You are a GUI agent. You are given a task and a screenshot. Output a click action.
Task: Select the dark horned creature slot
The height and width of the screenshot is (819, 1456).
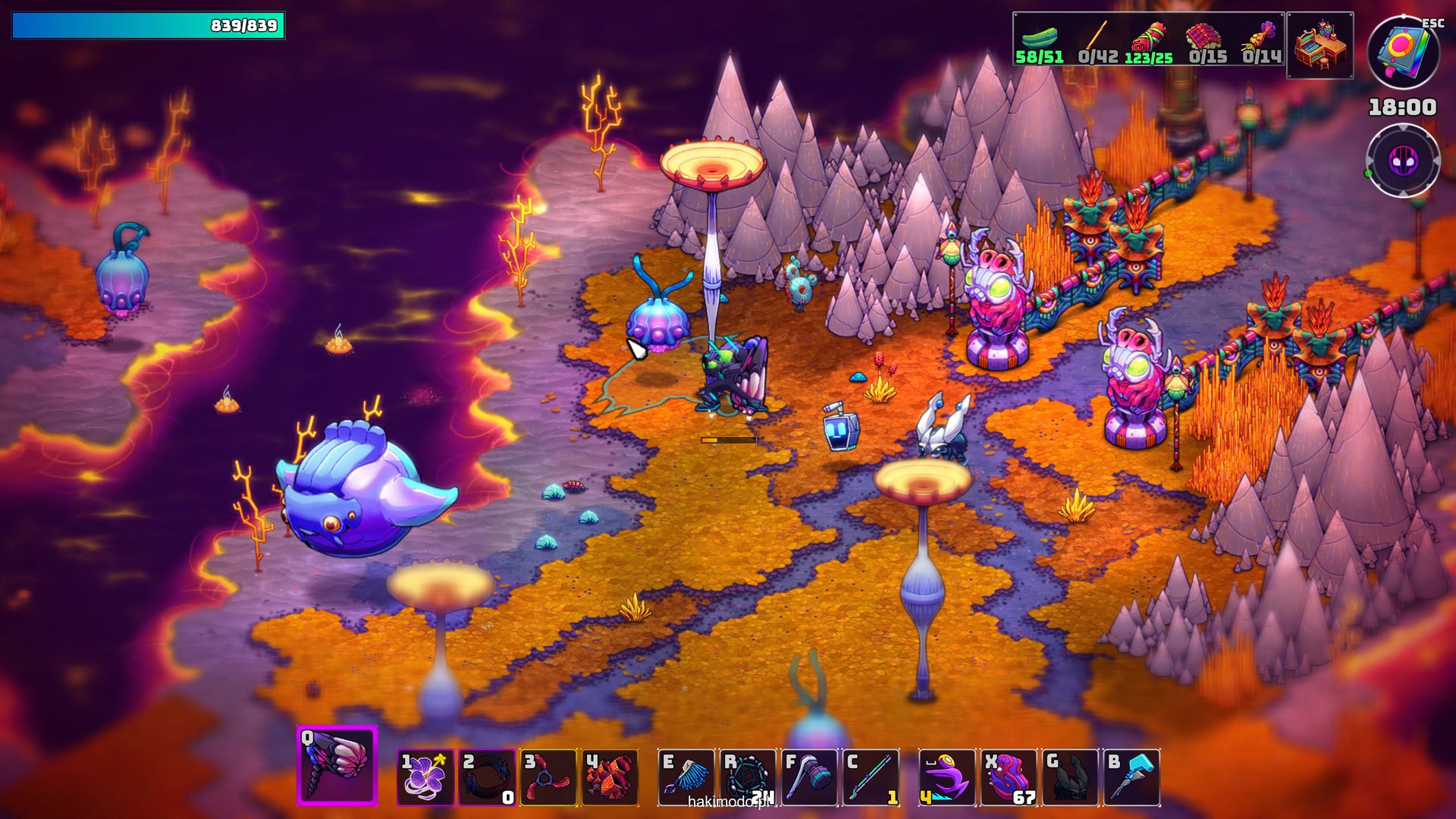tap(1070, 777)
